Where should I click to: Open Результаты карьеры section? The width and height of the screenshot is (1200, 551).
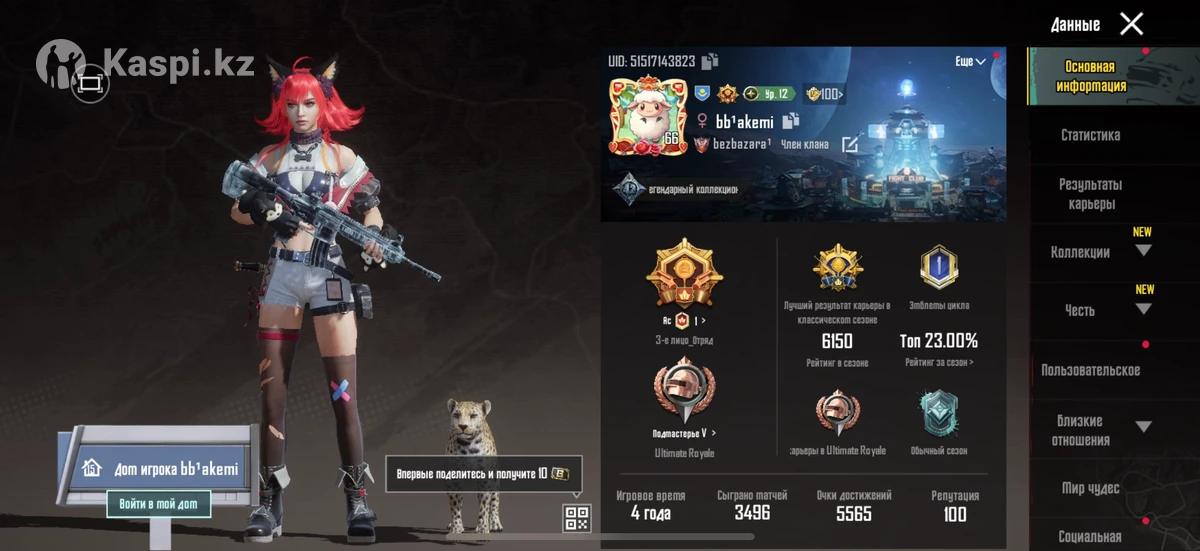point(1090,194)
